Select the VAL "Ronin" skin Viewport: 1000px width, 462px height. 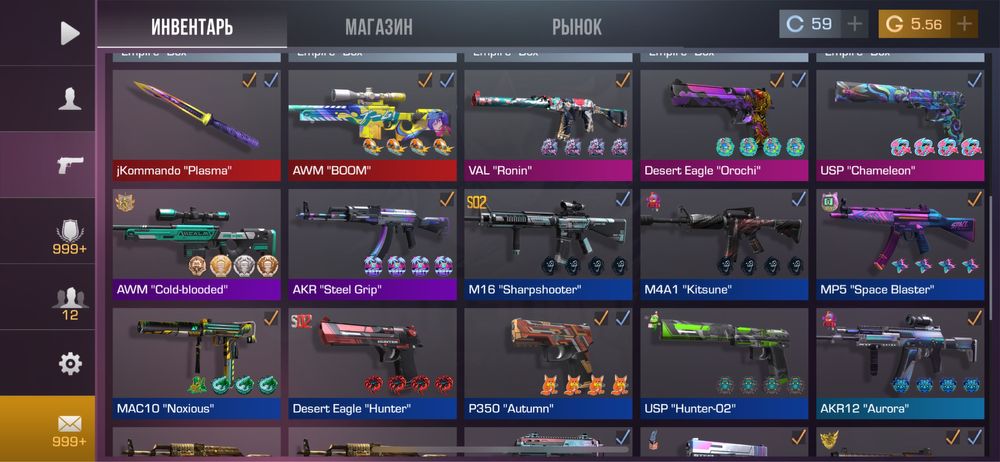pyautogui.click(x=548, y=124)
